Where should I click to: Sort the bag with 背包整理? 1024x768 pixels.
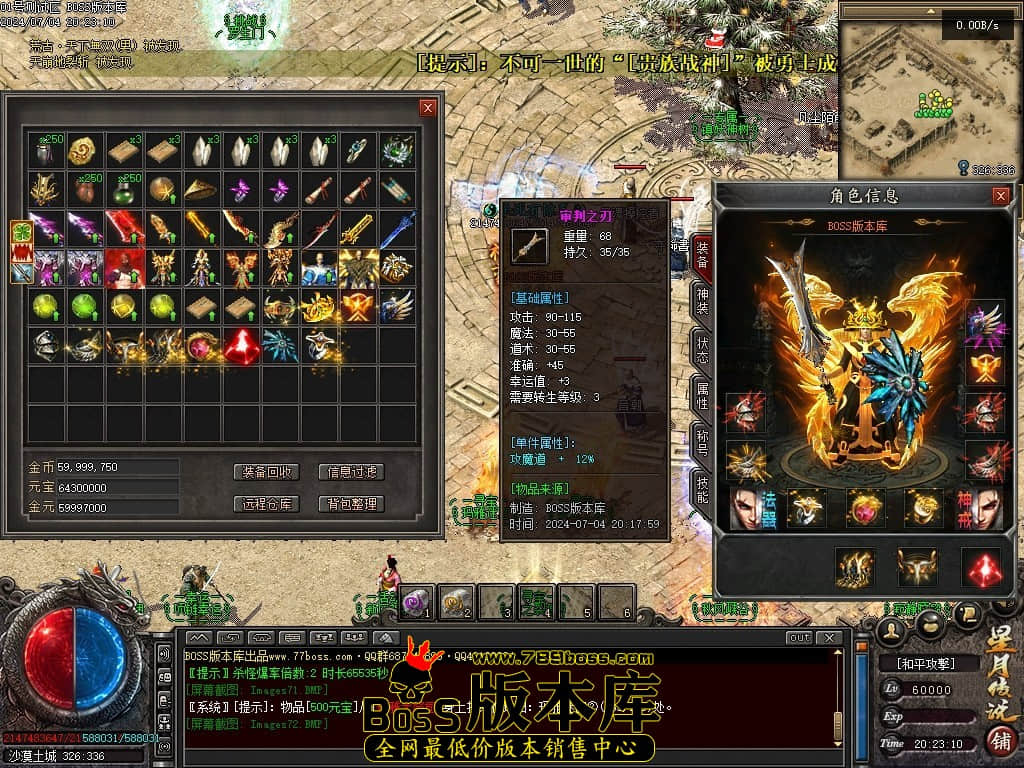coord(351,504)
